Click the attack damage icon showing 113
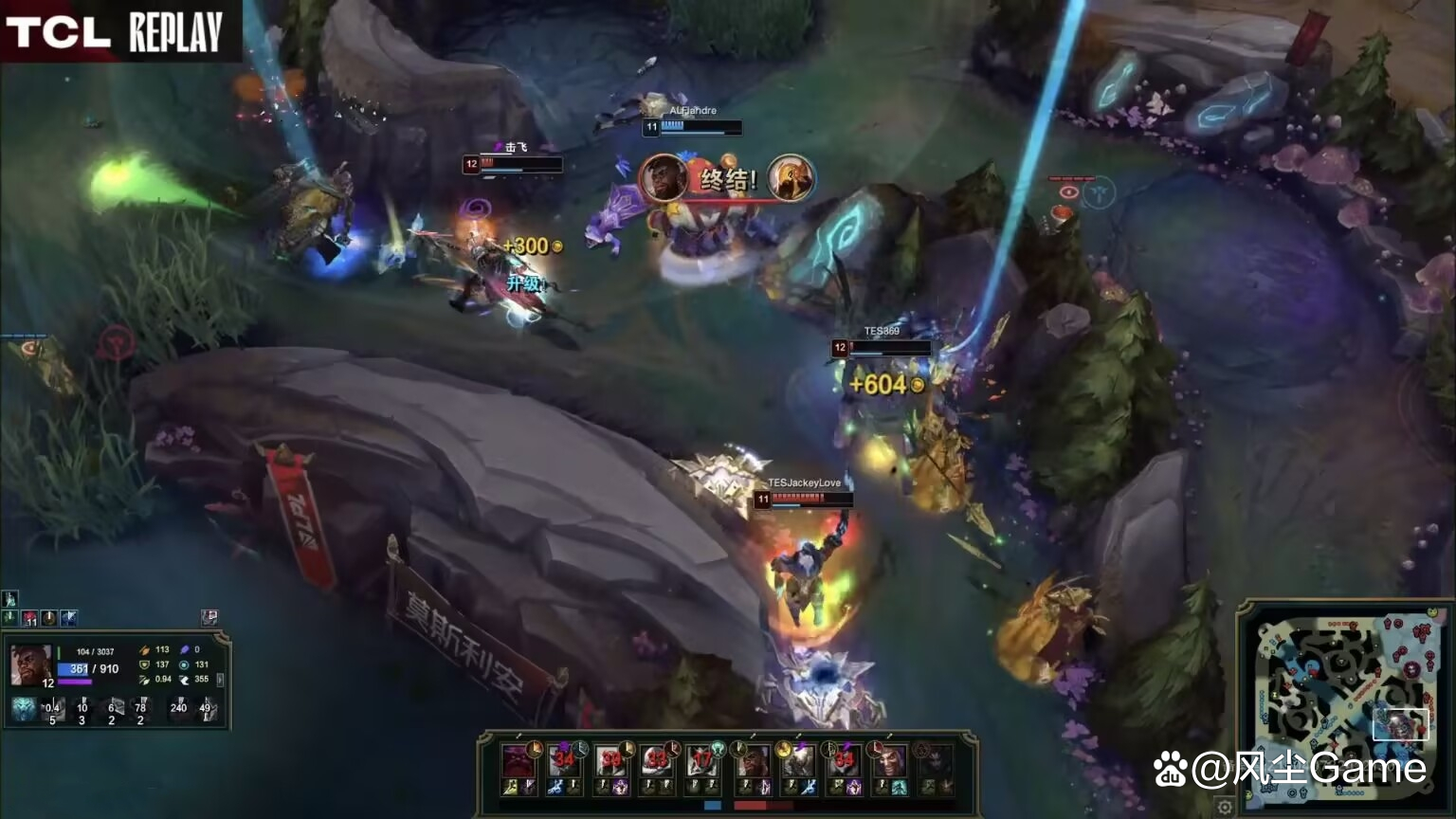Viewport: 1456px width, 819px height. [x=144, y=650]
